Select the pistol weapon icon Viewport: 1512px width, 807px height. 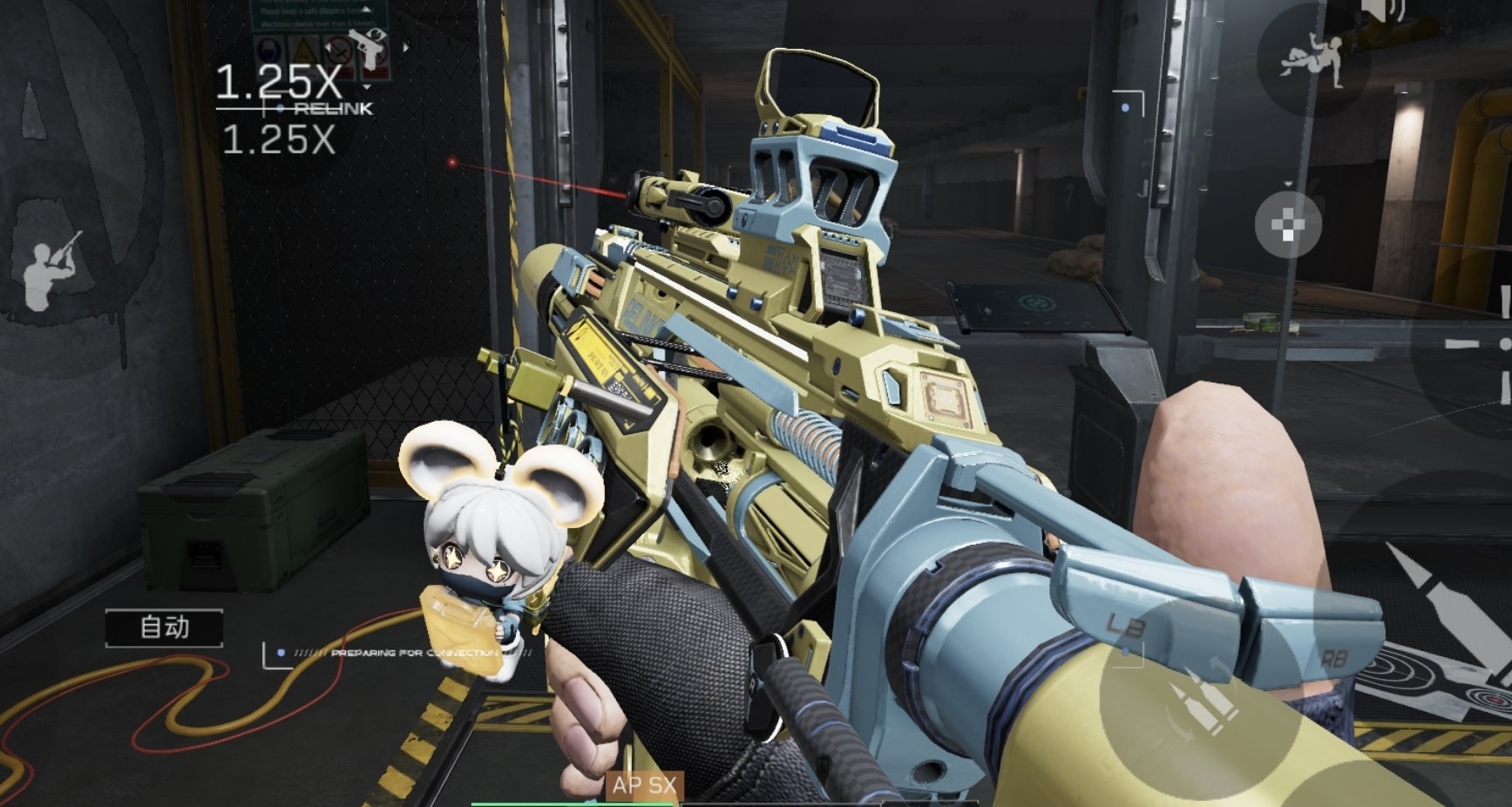(x=370, y=48)
